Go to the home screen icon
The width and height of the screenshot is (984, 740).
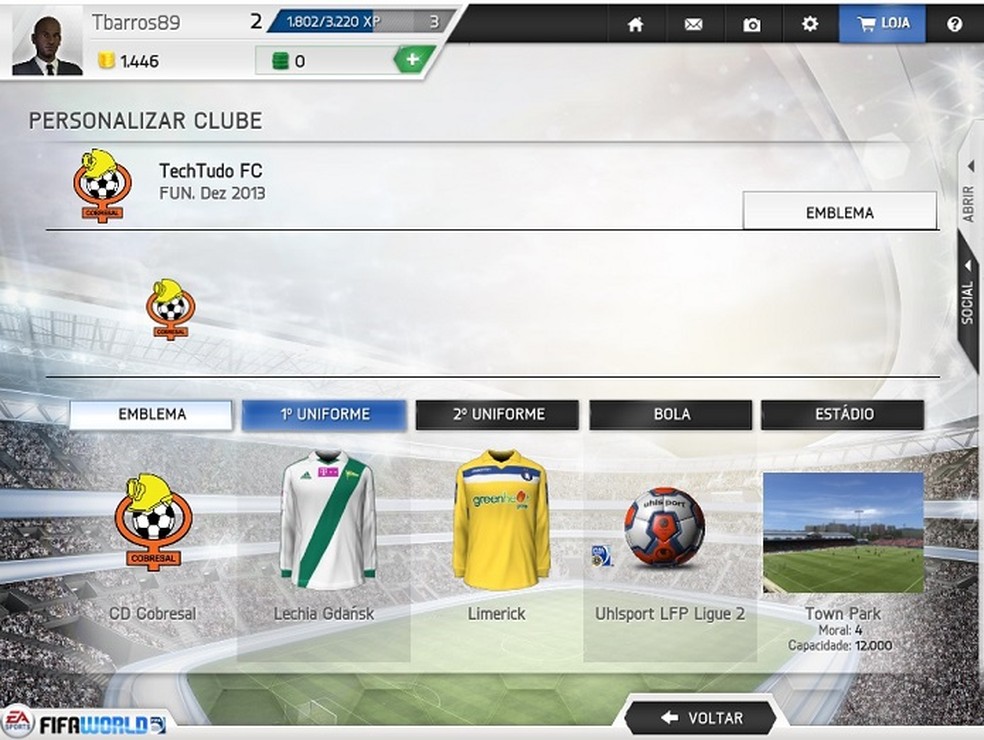pyautogui.click(x=635, y=24)
